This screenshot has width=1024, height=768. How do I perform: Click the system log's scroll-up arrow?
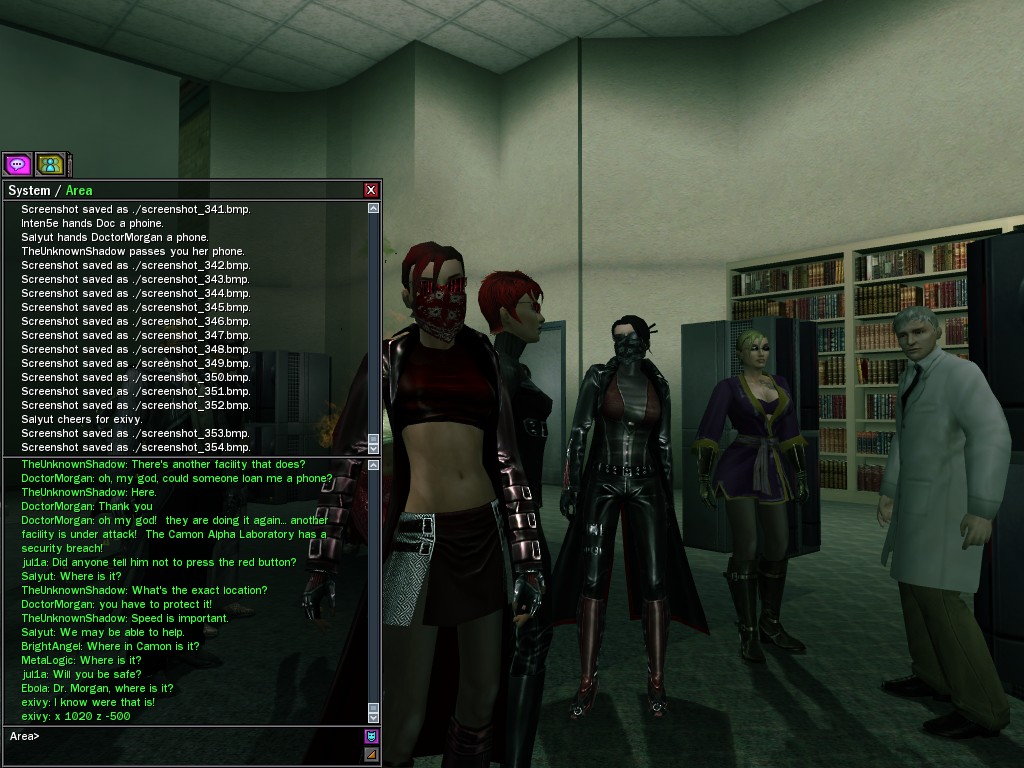click(374, 208)
